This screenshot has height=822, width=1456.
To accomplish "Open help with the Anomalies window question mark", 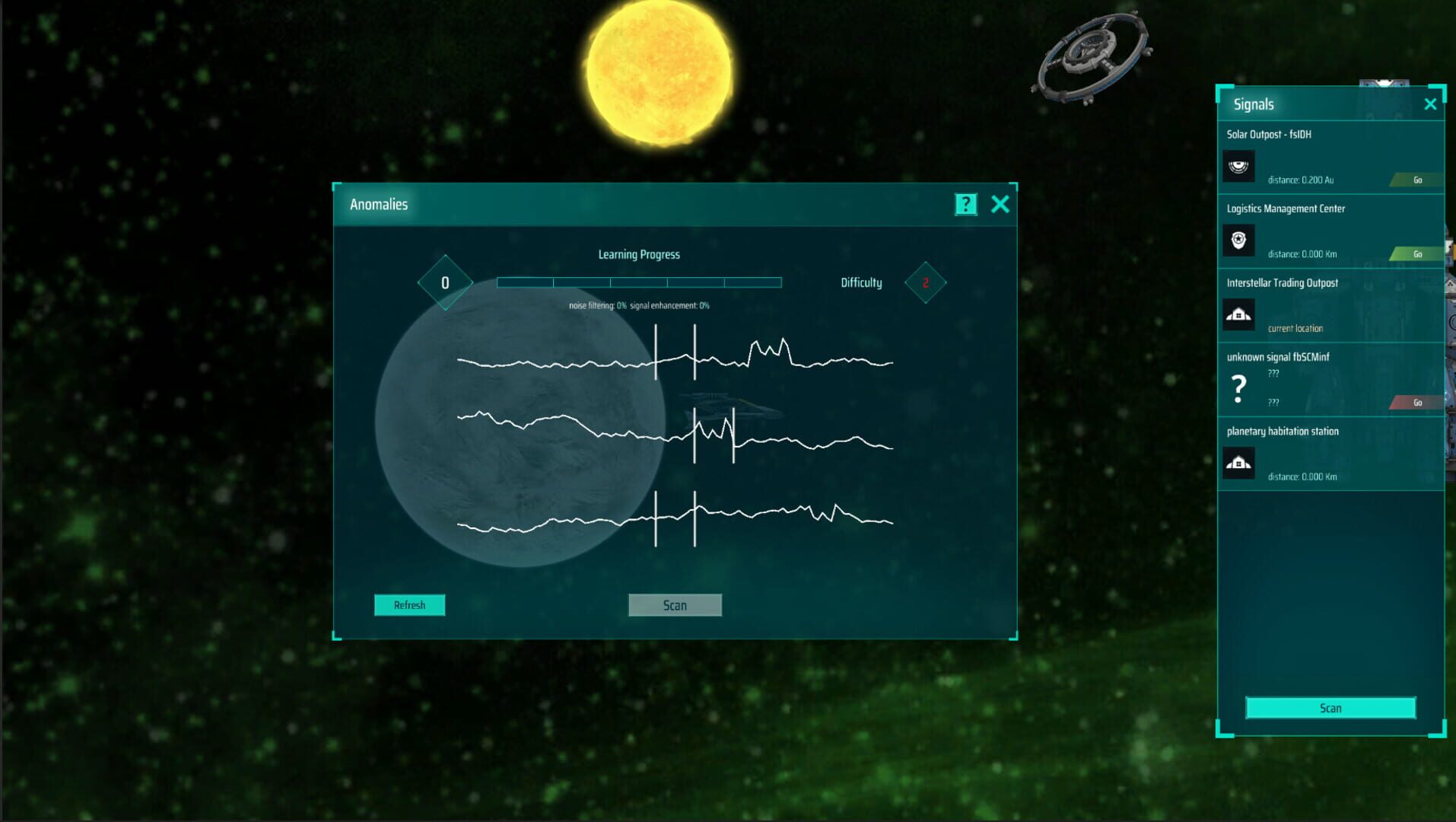I will 965,204.
